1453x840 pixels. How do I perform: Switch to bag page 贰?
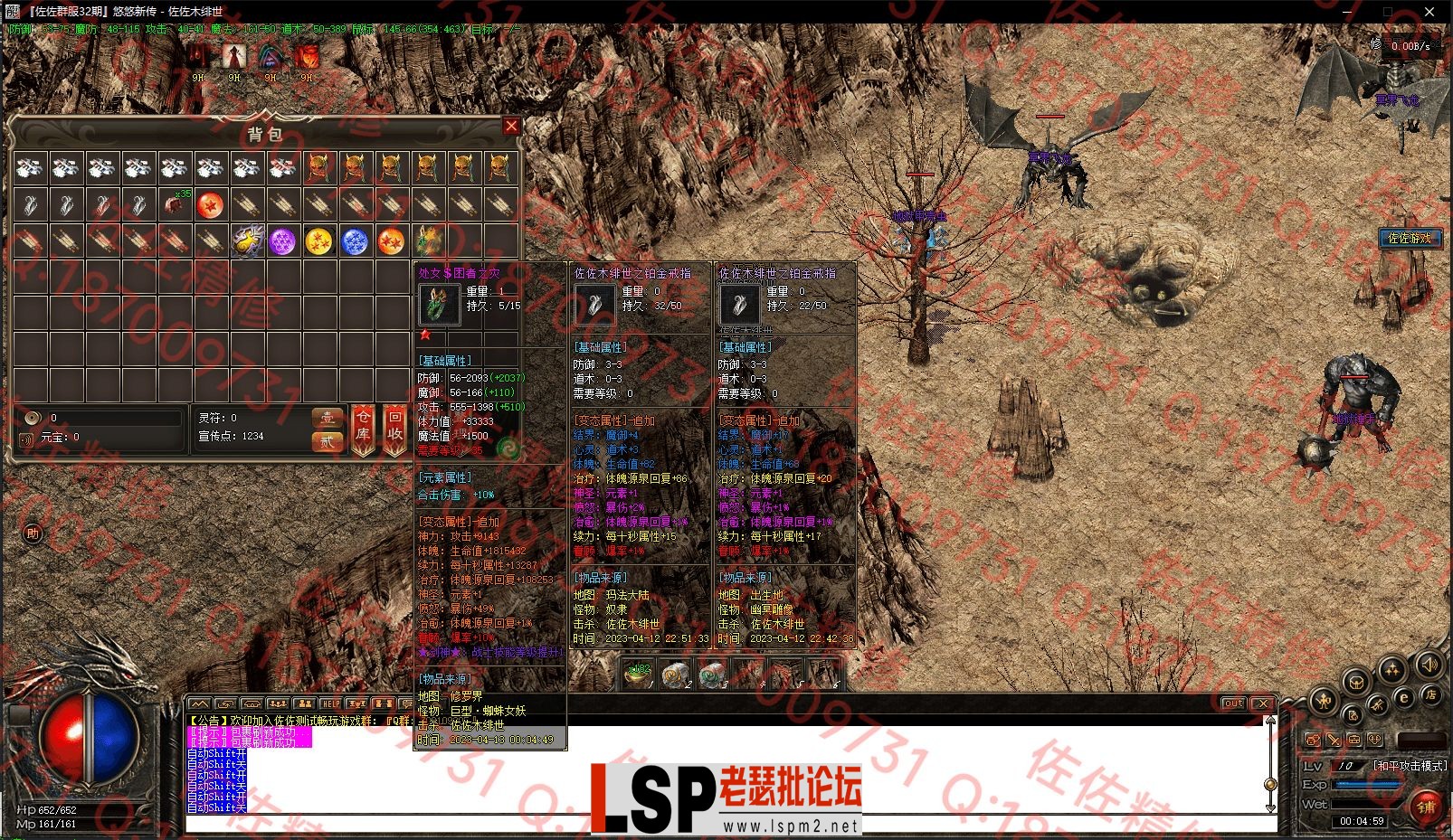click(327, 441)
